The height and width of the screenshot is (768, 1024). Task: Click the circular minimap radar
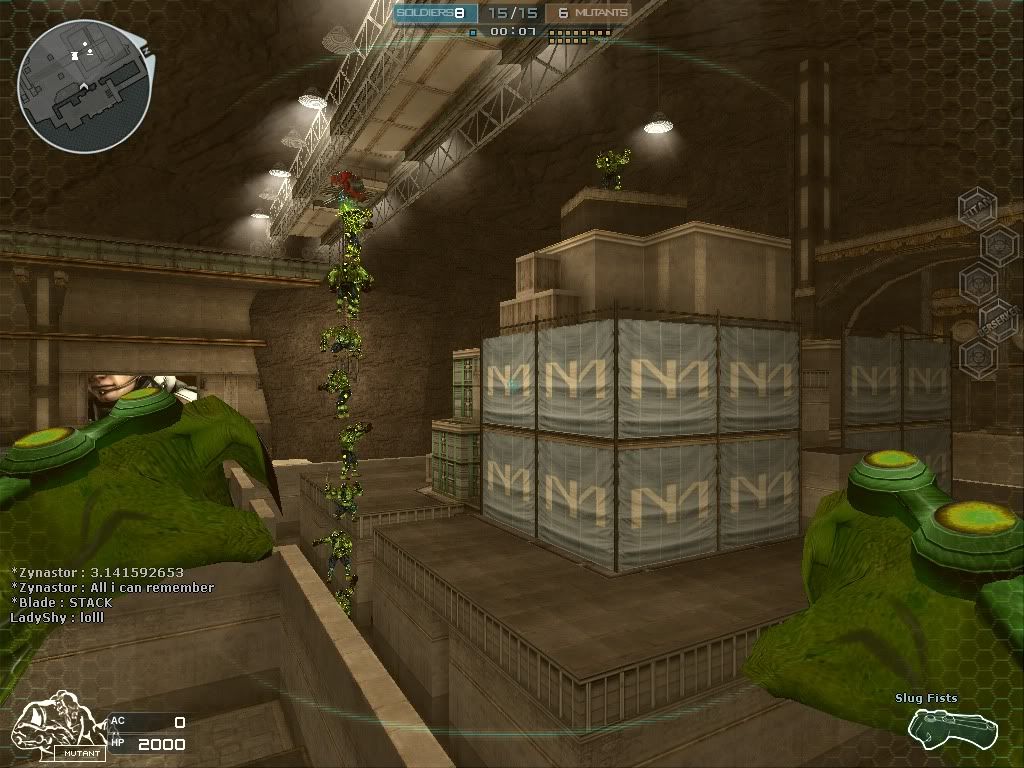[84, 86]
